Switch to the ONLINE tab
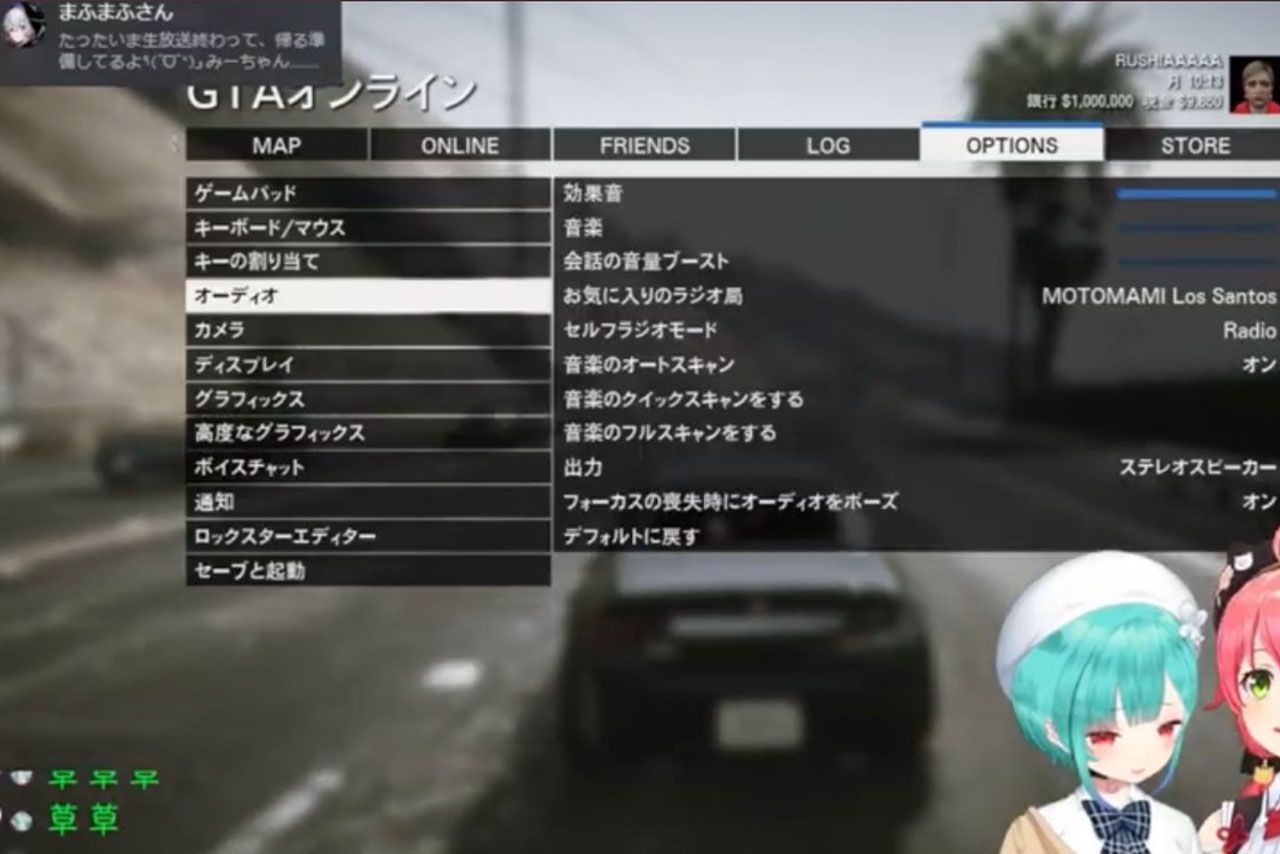1280x854 pixels. pos(459,145)
